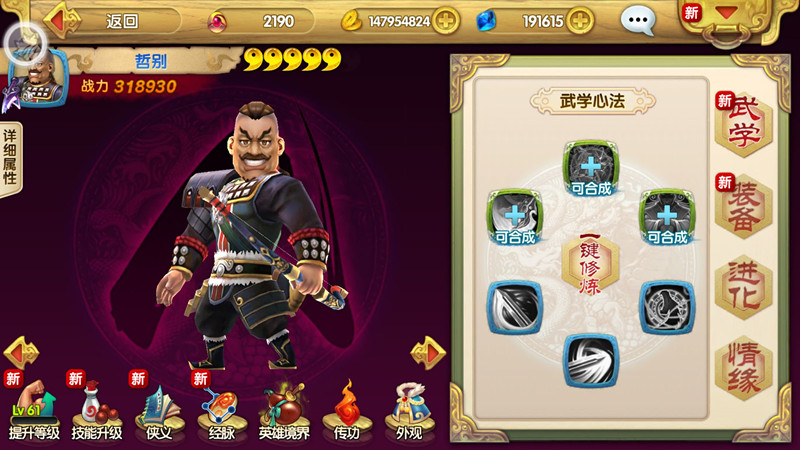Open the 外观 appearance robe icon
Image resolution: width=800 pixels, height=450 pixels.
click(408, 410)
